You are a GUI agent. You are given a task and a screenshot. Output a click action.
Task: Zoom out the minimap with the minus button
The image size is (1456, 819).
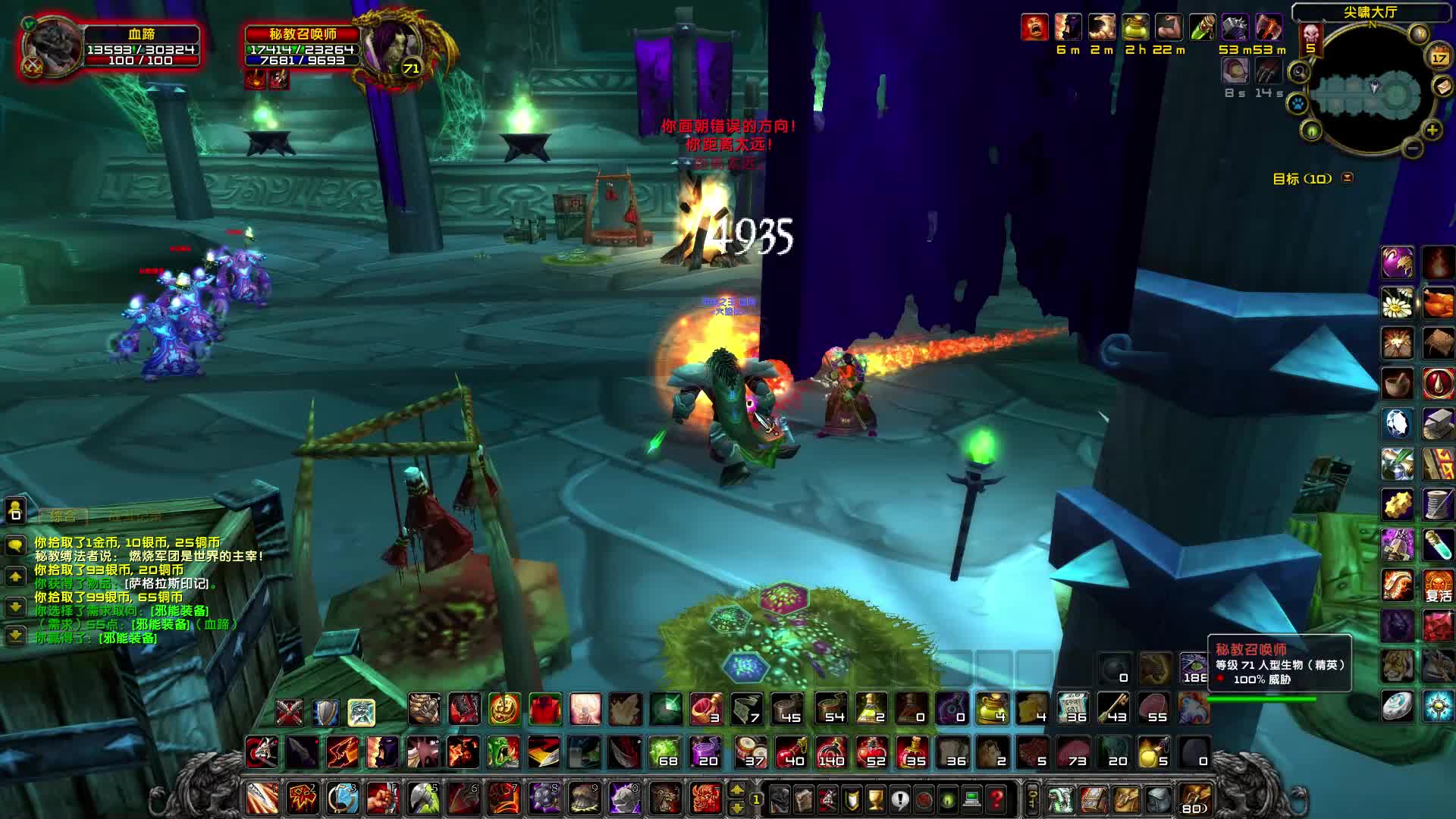point(1412,149)
